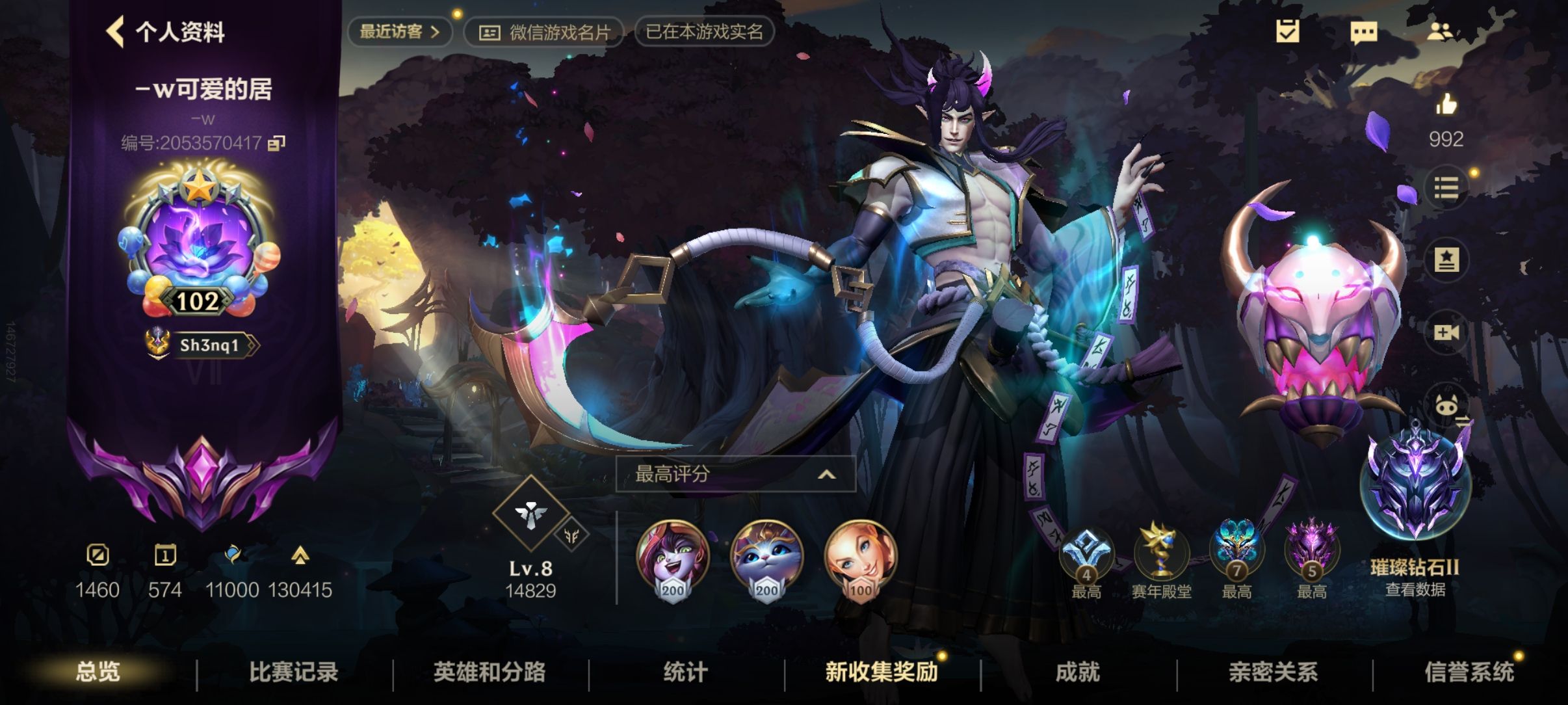Open 微信游戏名片 card
The width and height of the screenshot is (1568, 705).
(x=545, y=32)
